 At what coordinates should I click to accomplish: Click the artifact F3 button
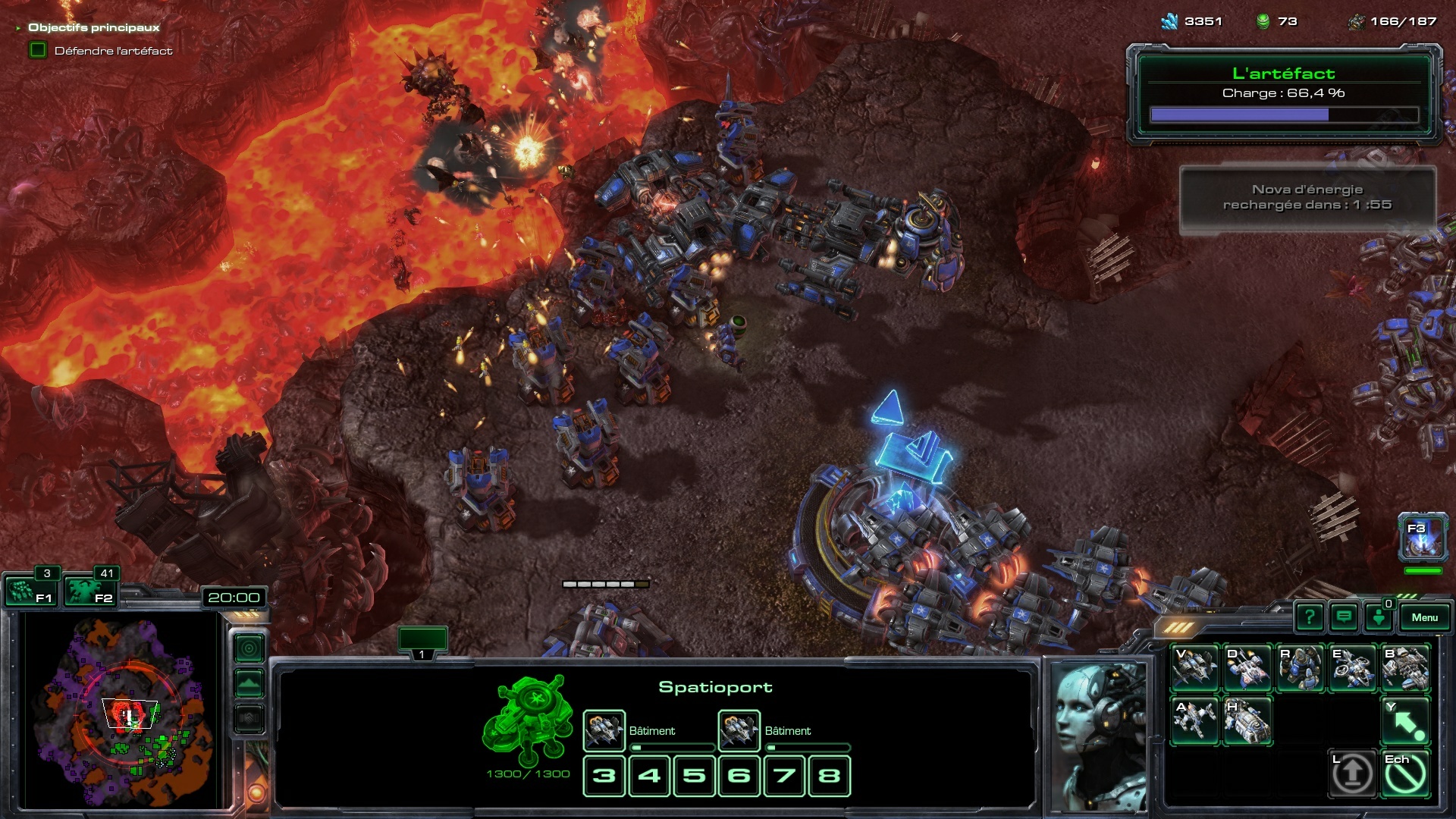point(1422,537)
